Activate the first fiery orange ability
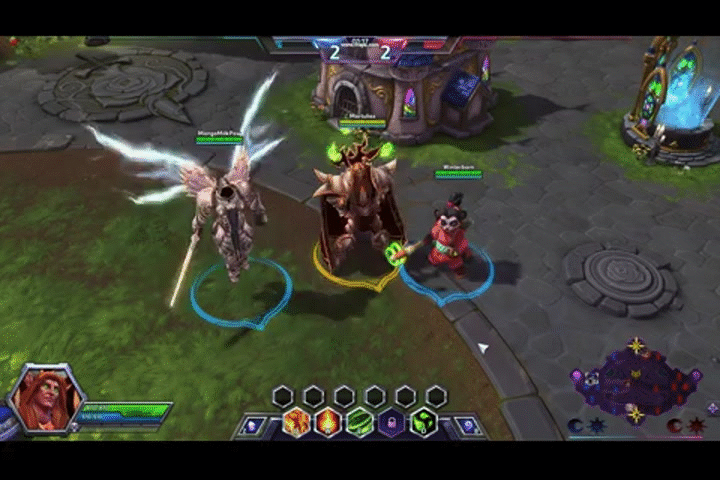The image size is (720, 480). click(x=297, y=423)
